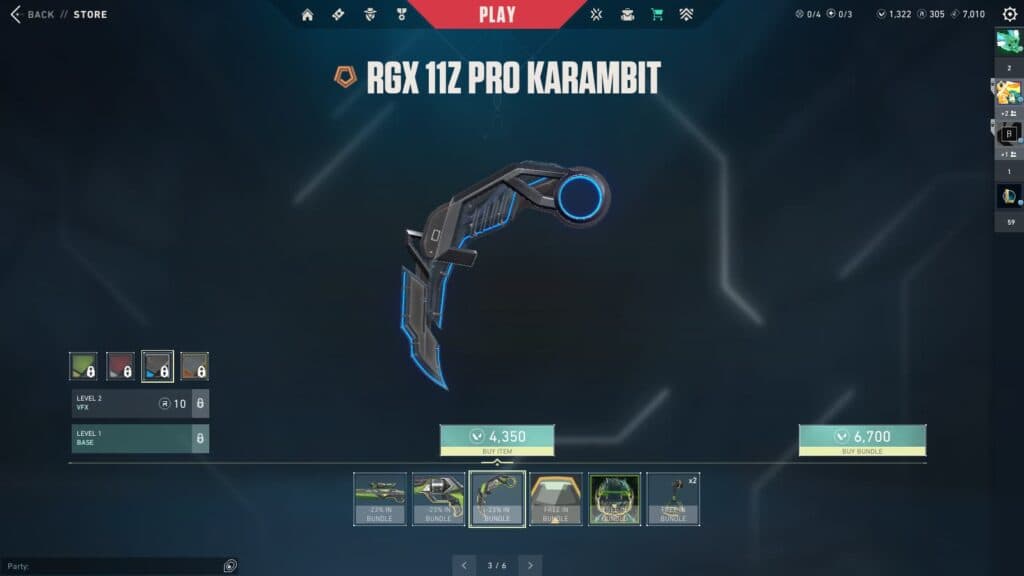Select the revolver bundle thumbnail
1024x576 pixels.
[438, 498]
